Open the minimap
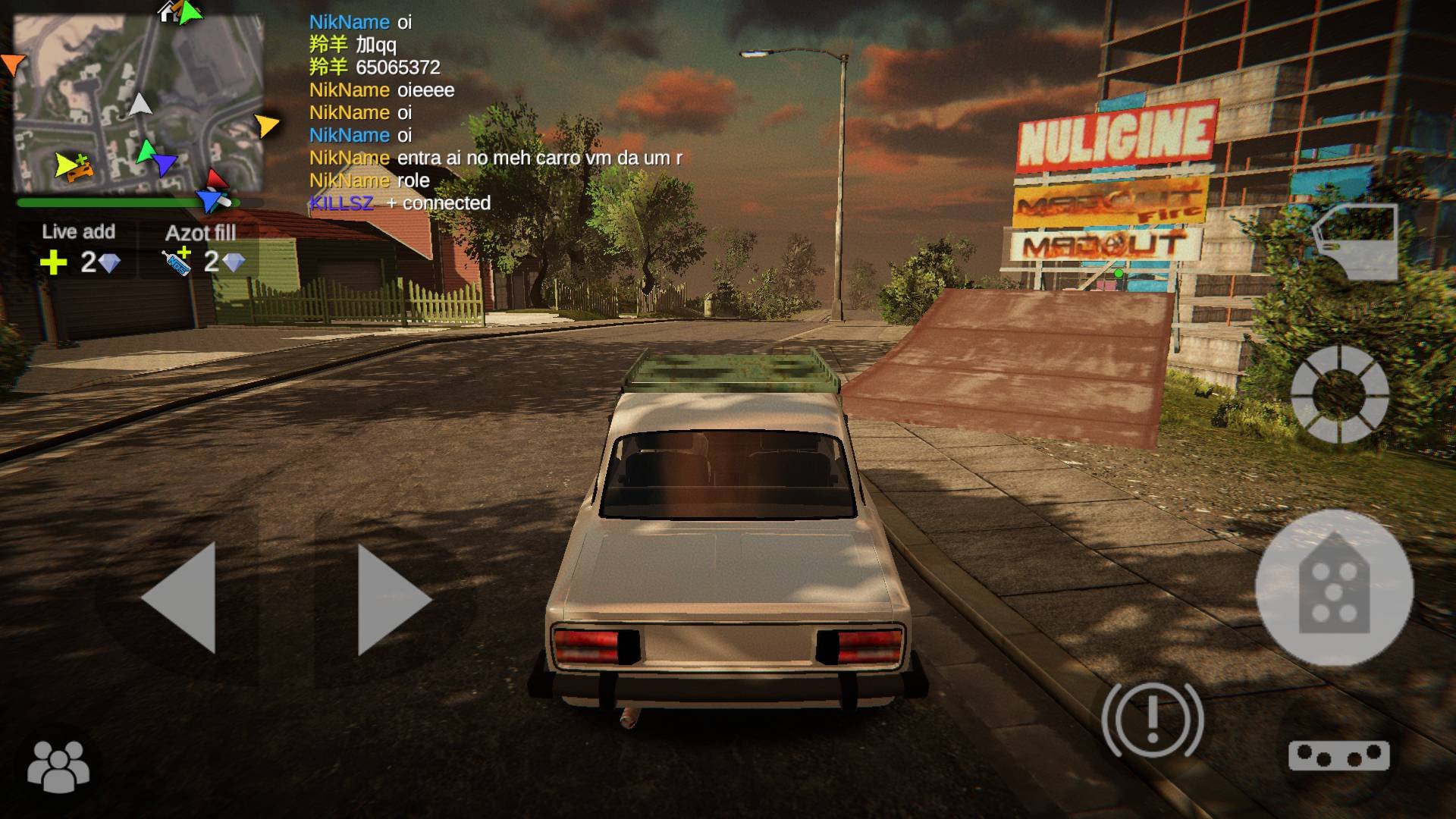This screenshot has width=1456, height=819. click(139, 105)
